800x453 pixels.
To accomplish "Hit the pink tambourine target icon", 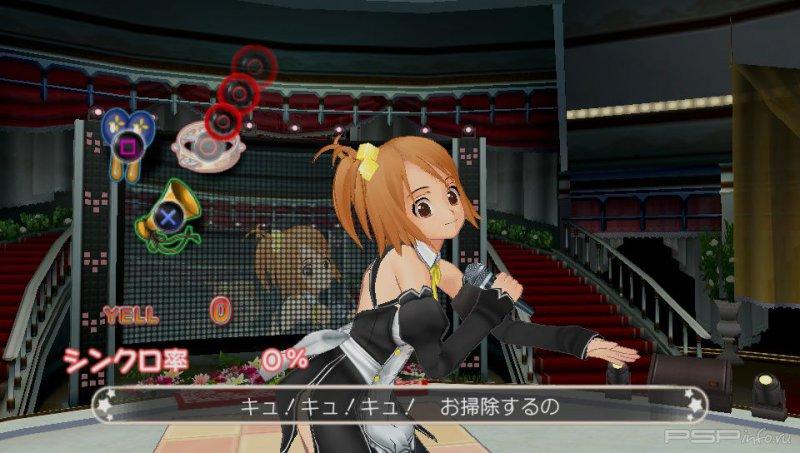I will [206, 147].
